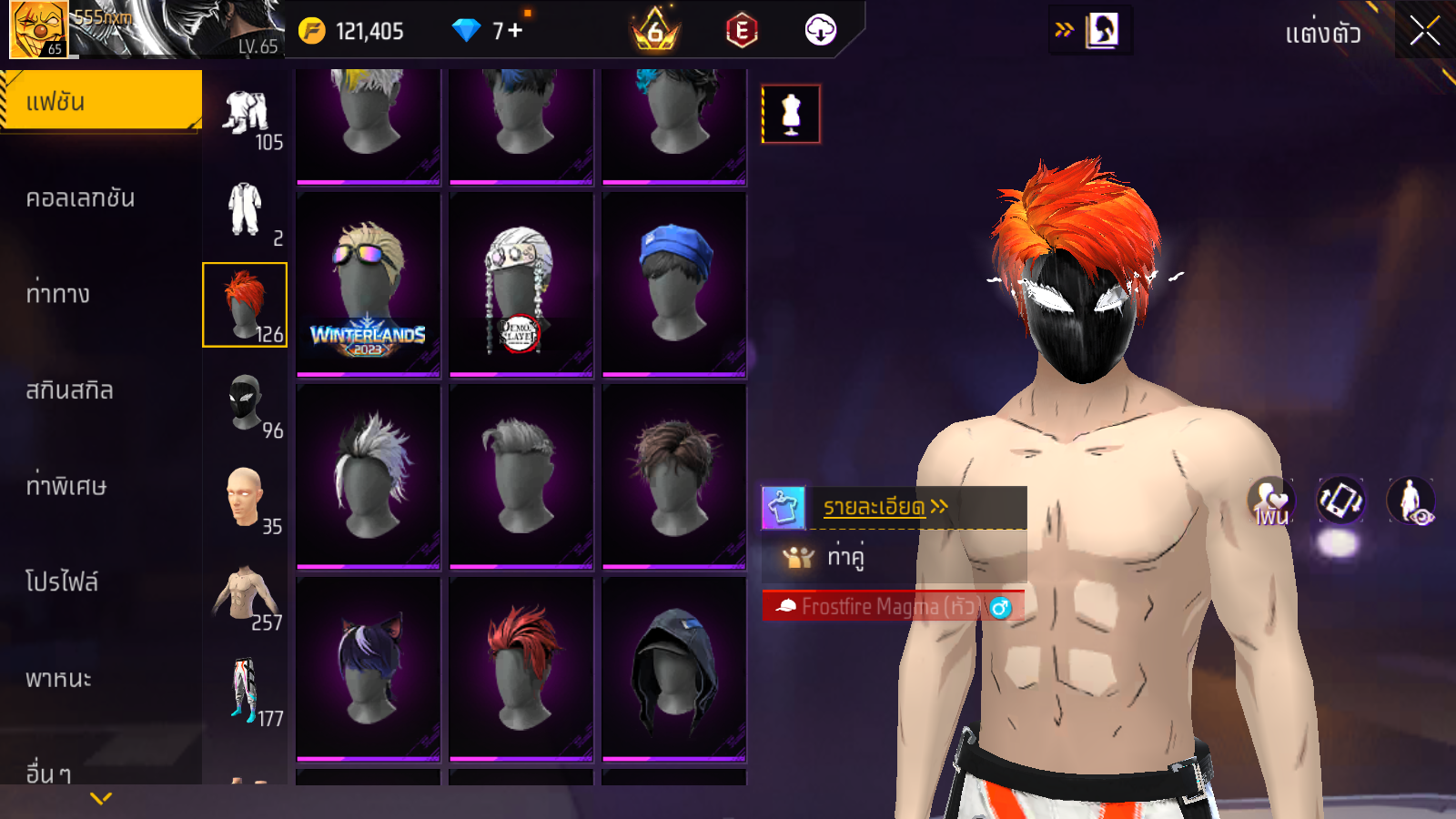Select the Demon Slayer headwear item
This screenshot has height=819, width=1456.
(x=521, y=284)
